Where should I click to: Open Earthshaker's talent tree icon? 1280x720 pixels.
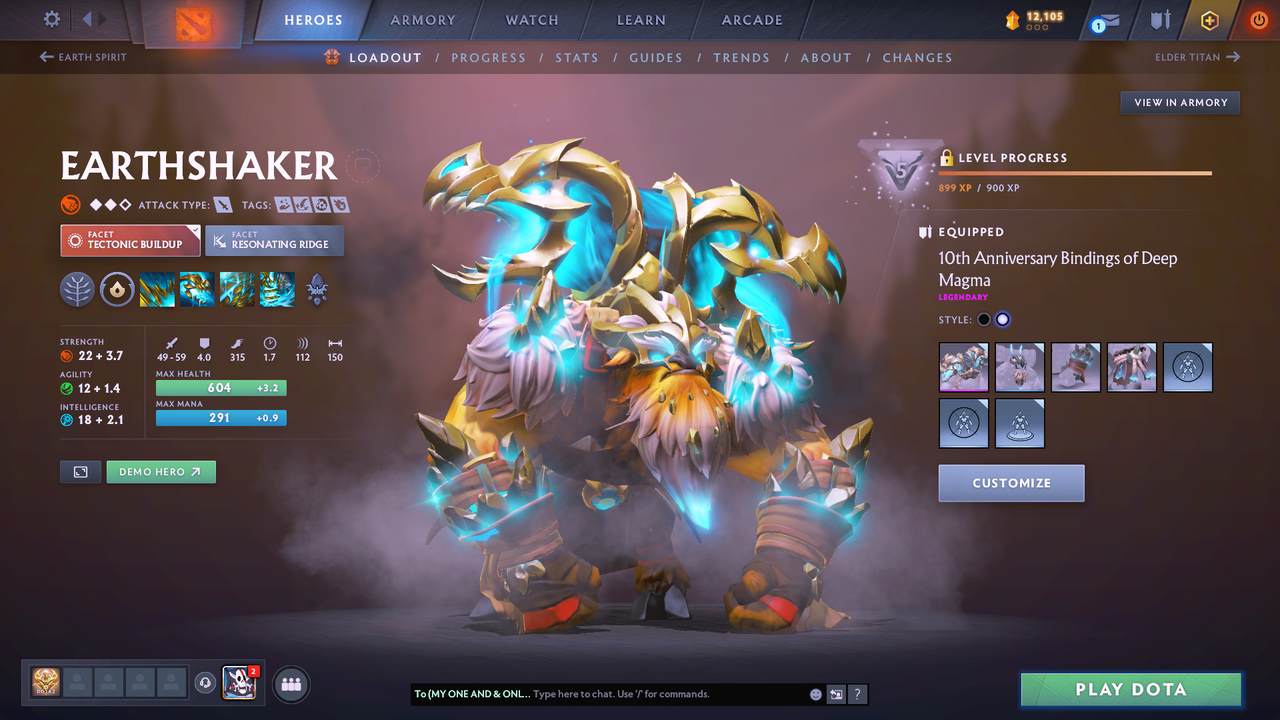[77, 290]
